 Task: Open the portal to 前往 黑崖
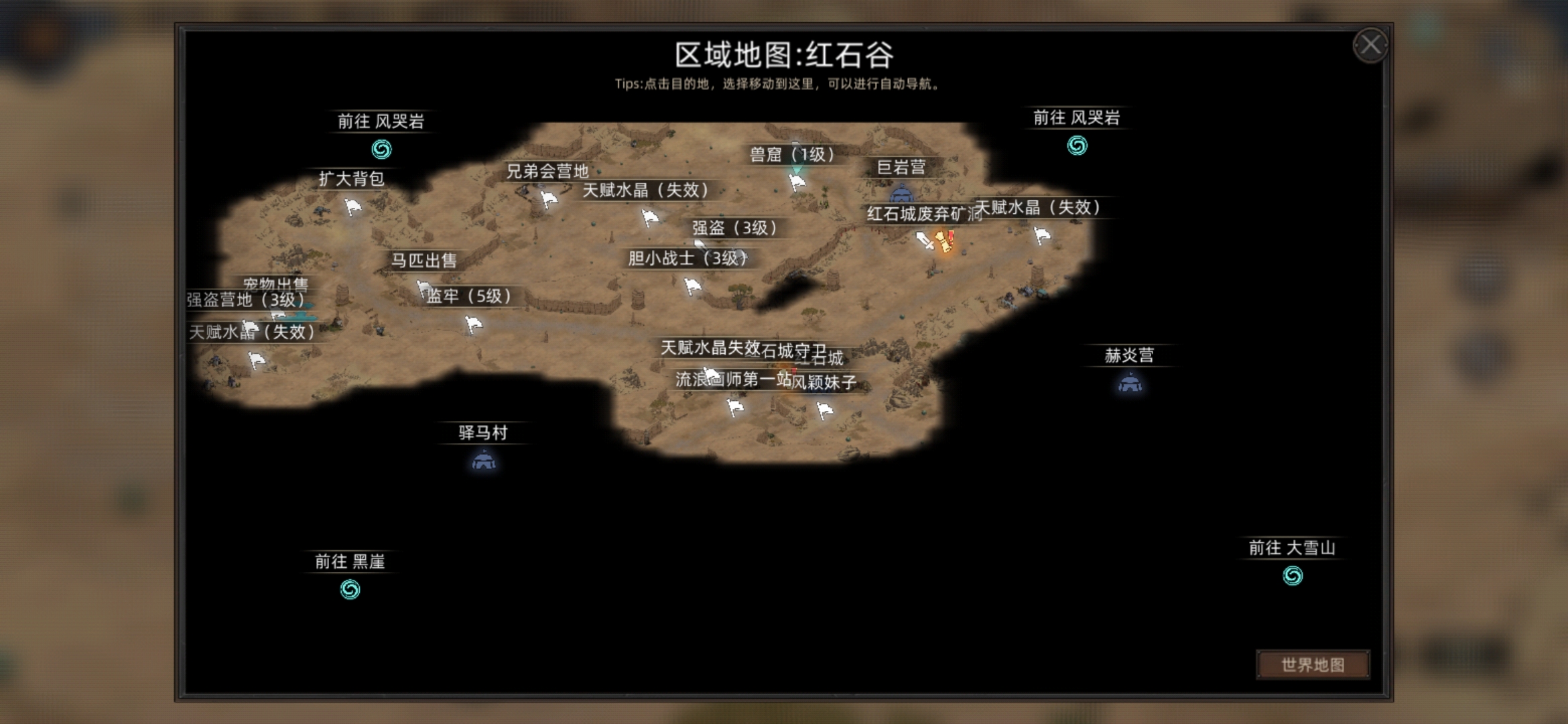(351, 590)
